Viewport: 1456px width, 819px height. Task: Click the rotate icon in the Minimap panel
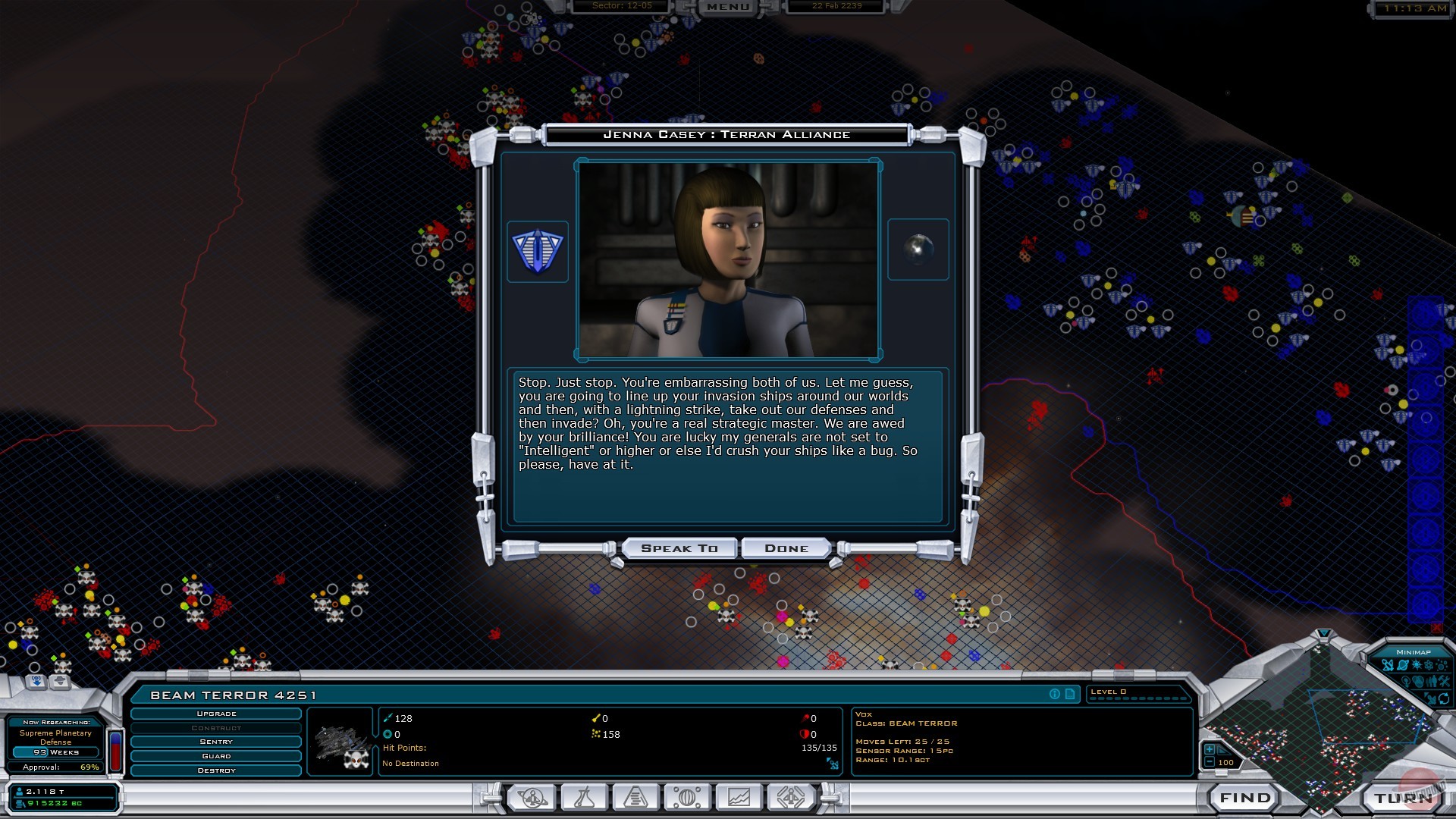tap(1445, 700)
